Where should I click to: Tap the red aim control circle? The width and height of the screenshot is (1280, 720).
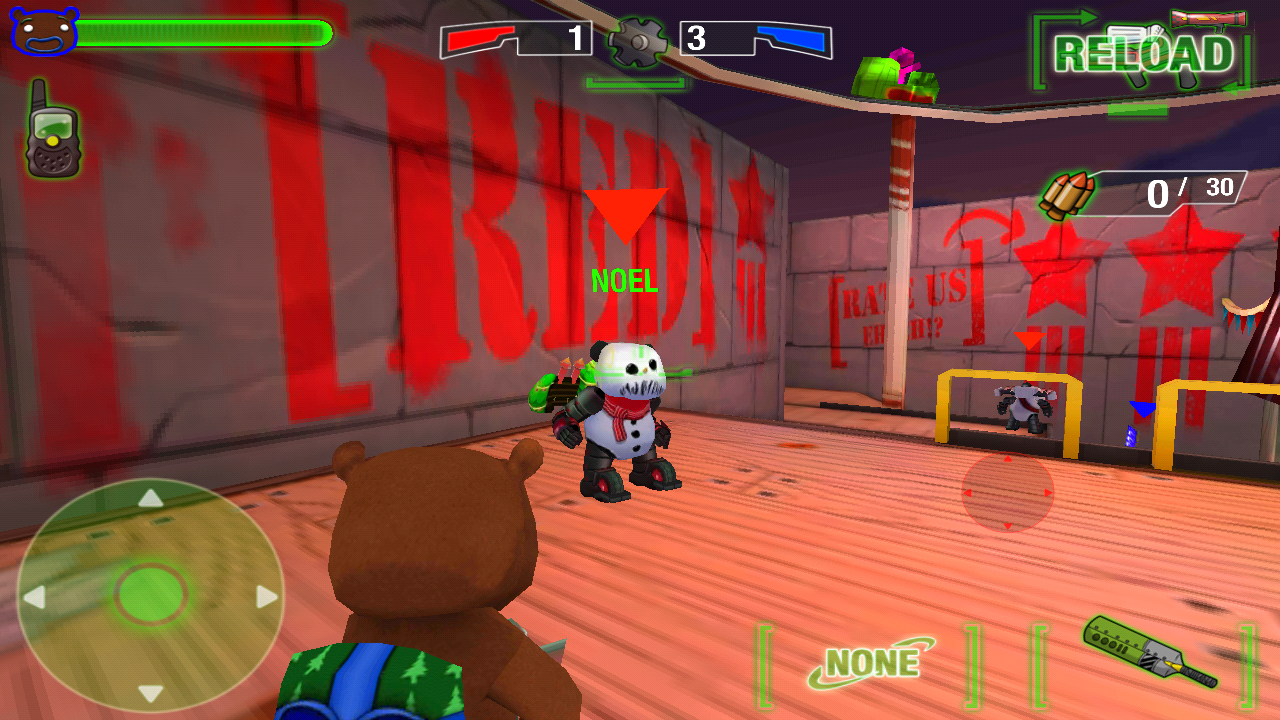1007,492
